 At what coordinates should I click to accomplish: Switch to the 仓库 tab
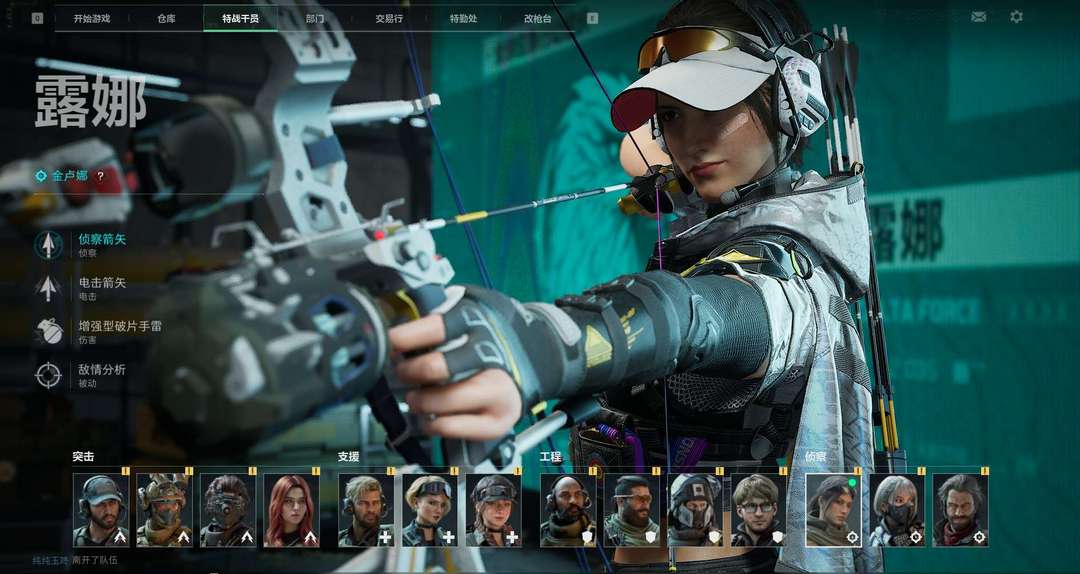166,18
